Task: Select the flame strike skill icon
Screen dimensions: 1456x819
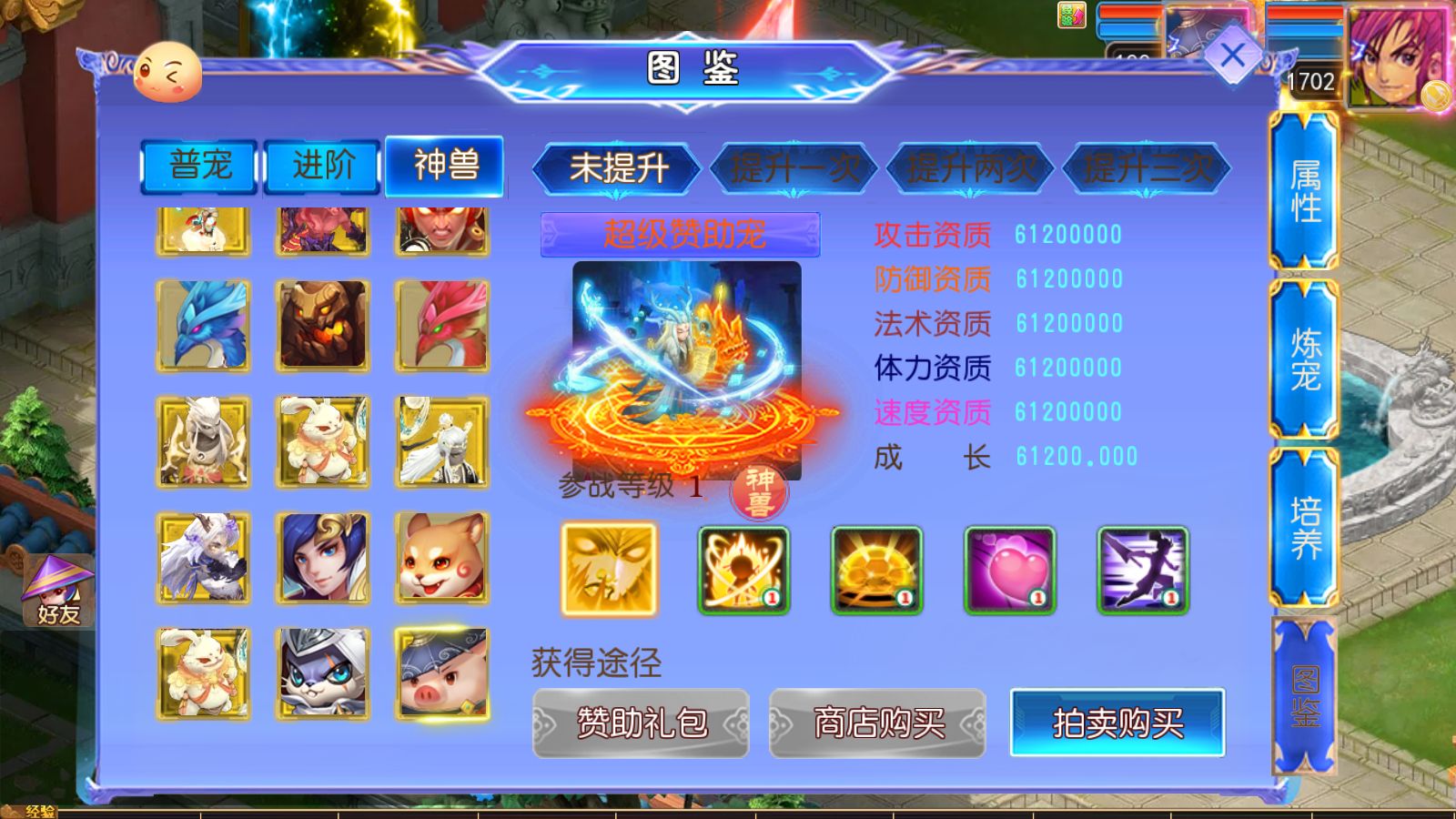Action: click(743, 569)
